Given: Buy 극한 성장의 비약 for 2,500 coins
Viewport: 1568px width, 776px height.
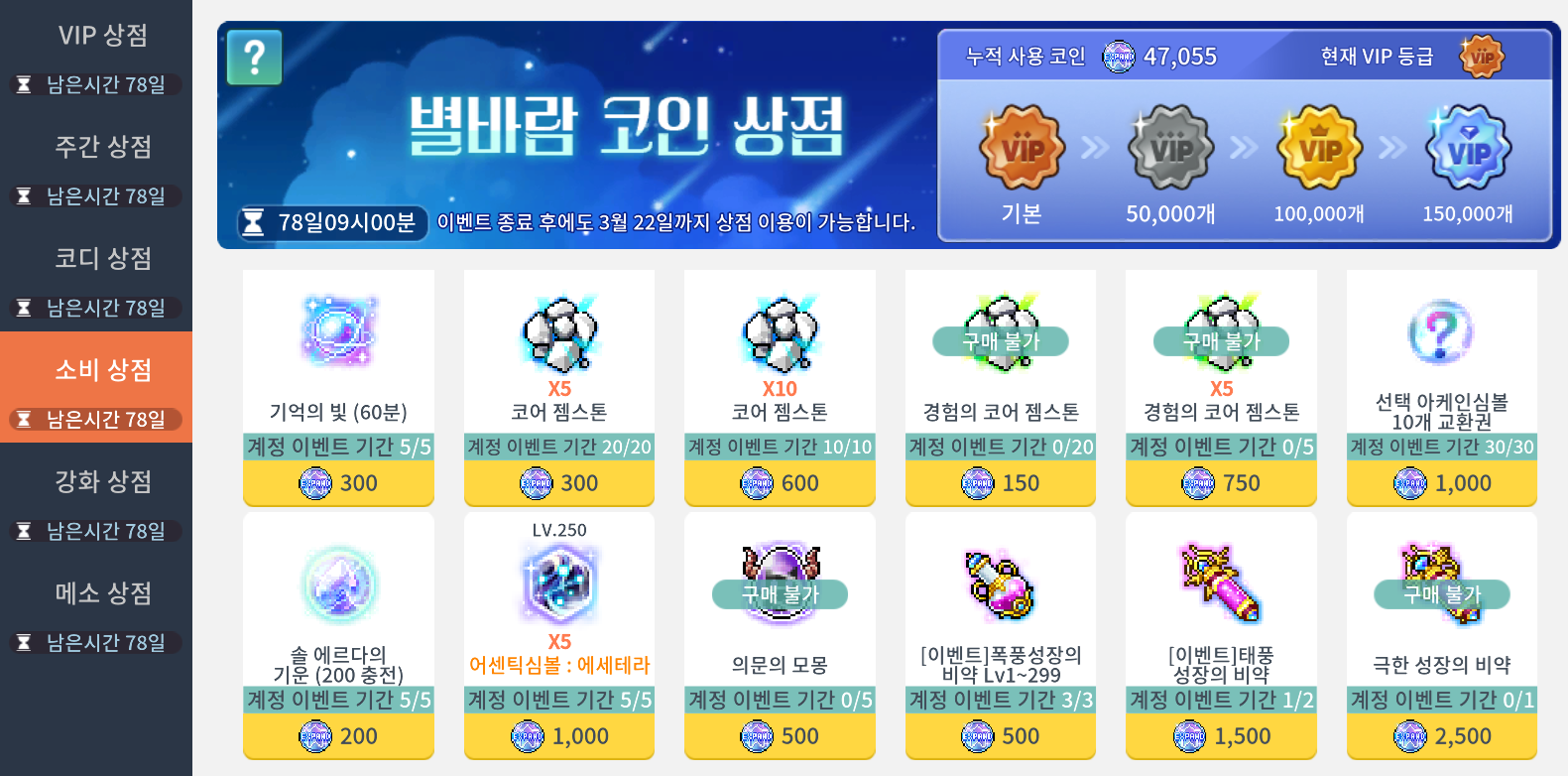Looking at the screenshot, I should point(1441,736).
